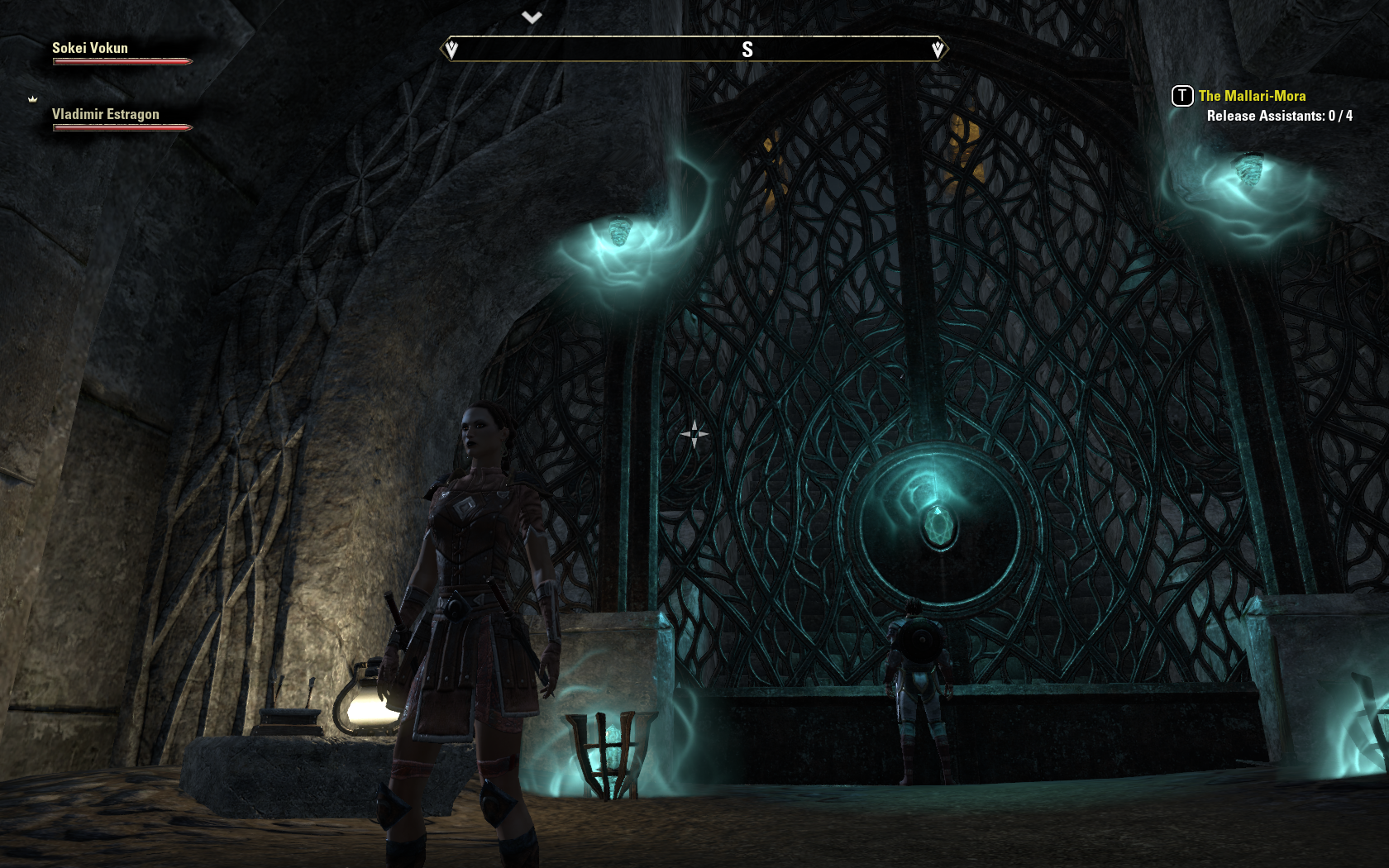Image resolution: width=1389 pixels, height=868 pixels.
Task: Select group member Sokei Vokun
Action: (x=90, y=48)
